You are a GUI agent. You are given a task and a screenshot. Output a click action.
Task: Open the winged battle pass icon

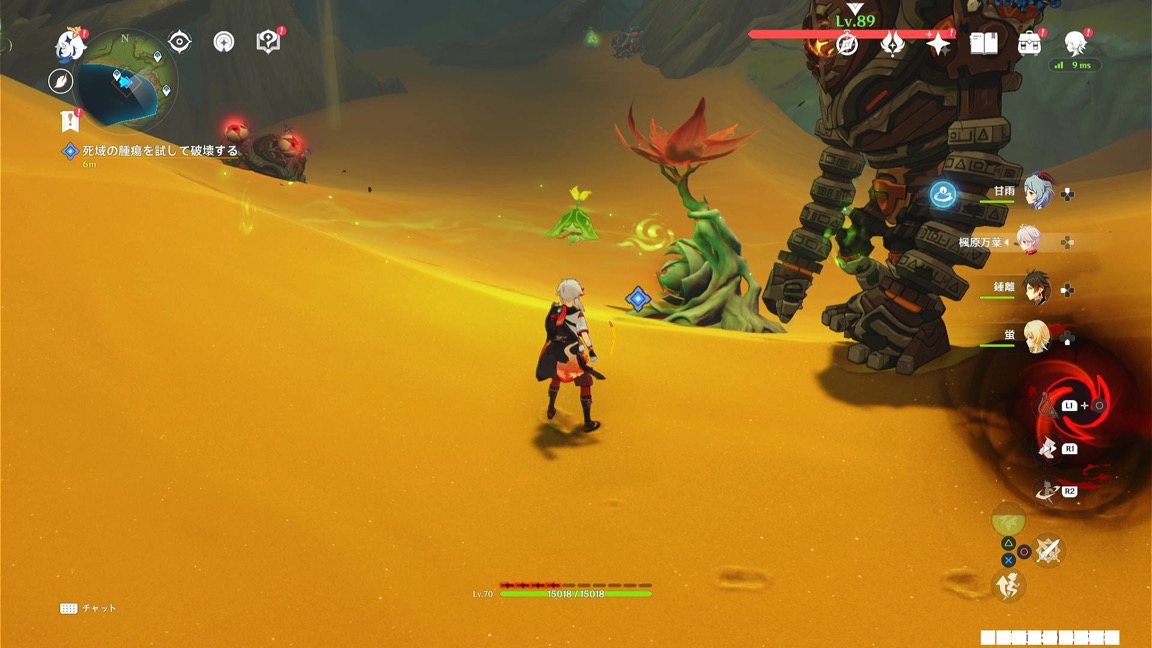(893, 44)
